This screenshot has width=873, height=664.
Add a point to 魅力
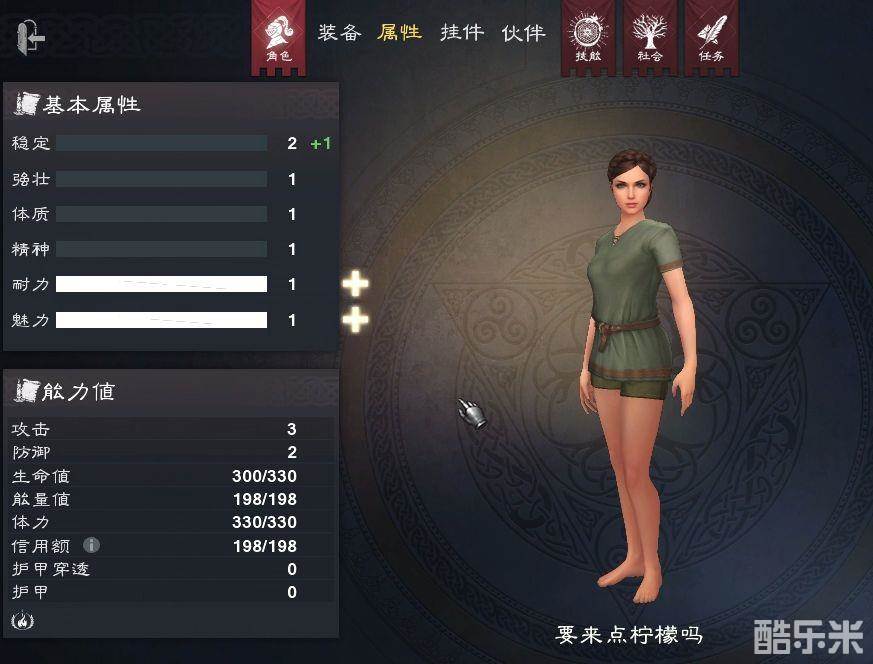point(355,320)
